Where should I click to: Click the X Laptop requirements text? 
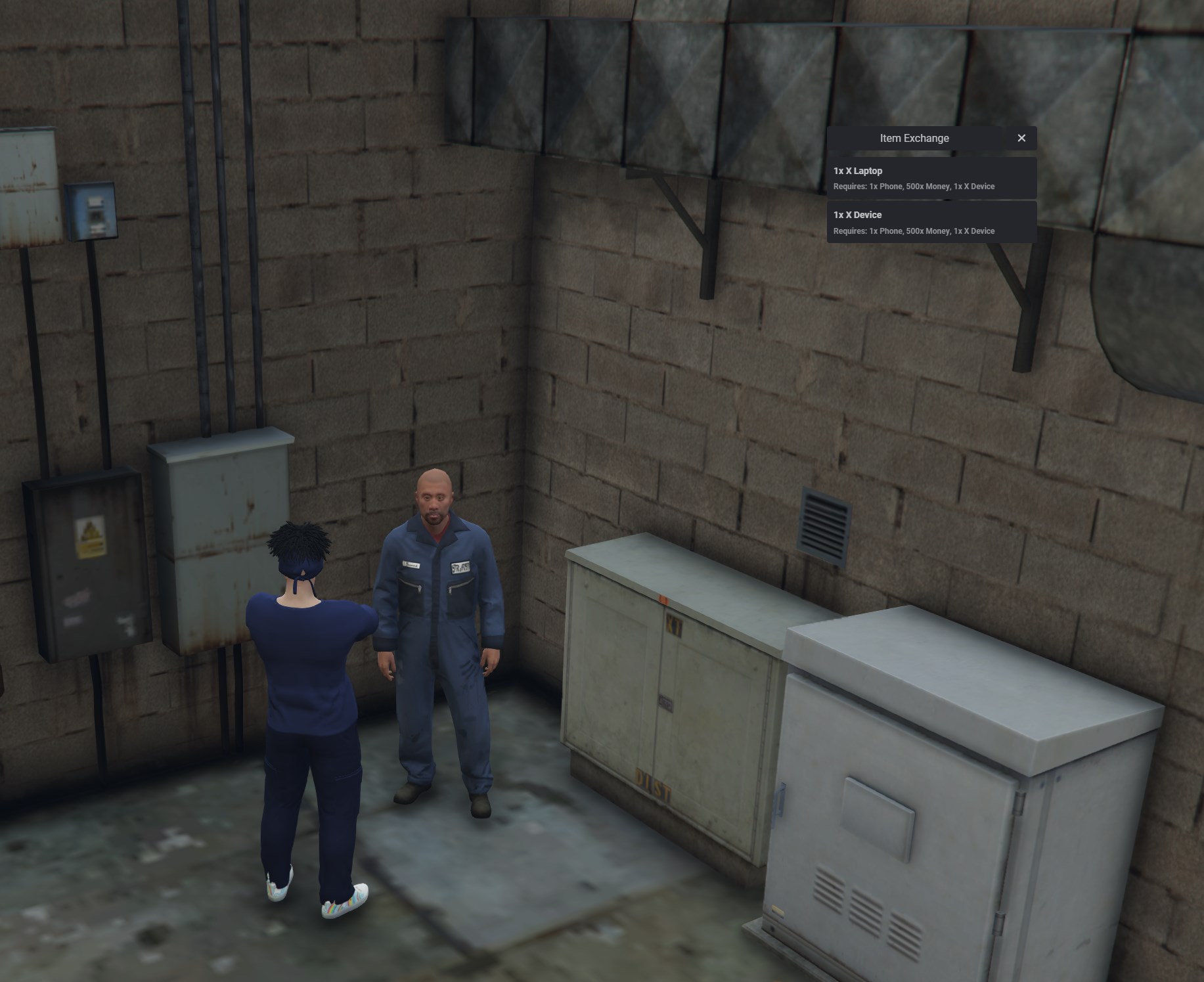[x=914, y=187]
